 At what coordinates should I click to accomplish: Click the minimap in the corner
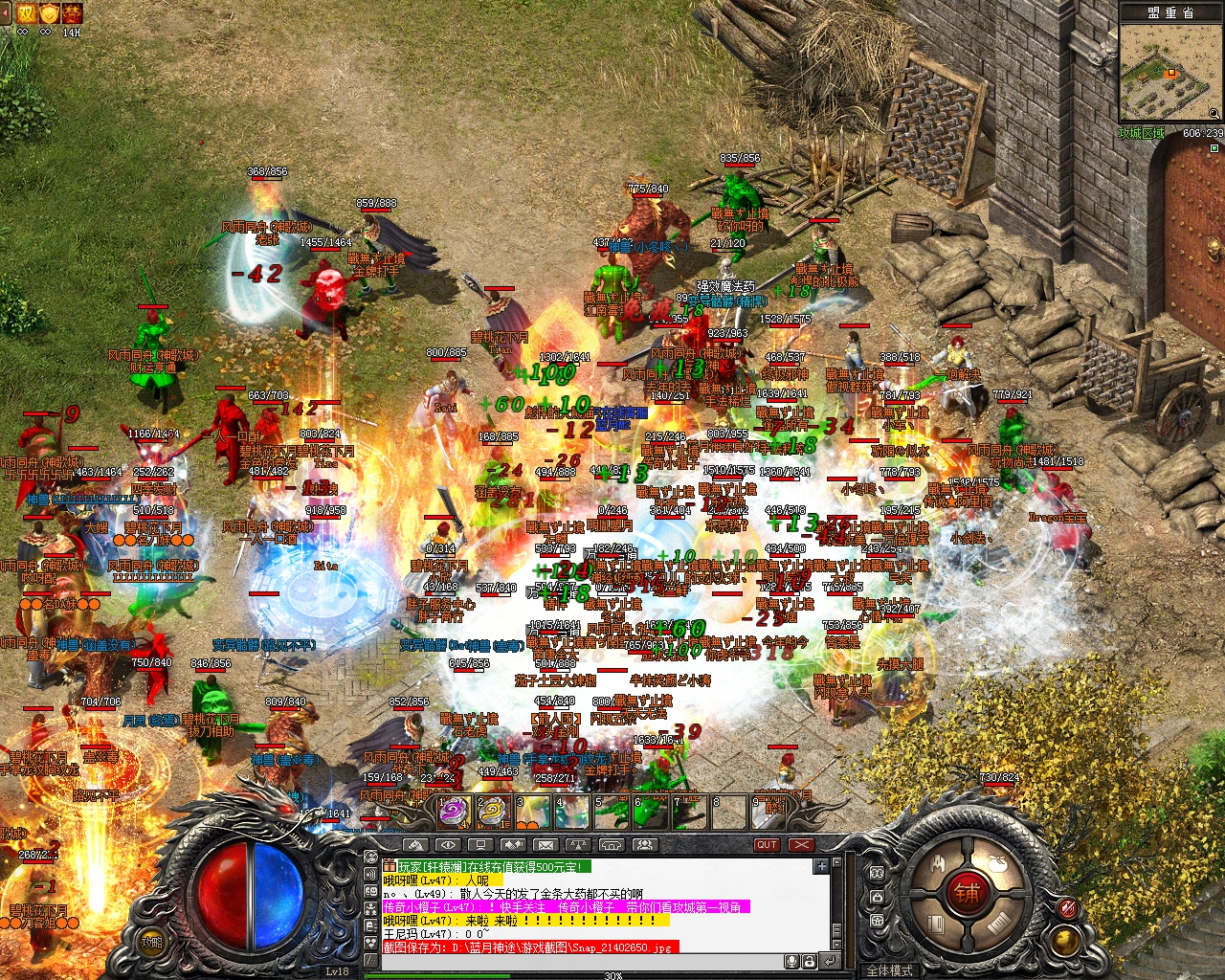(x=1169, y=74)
